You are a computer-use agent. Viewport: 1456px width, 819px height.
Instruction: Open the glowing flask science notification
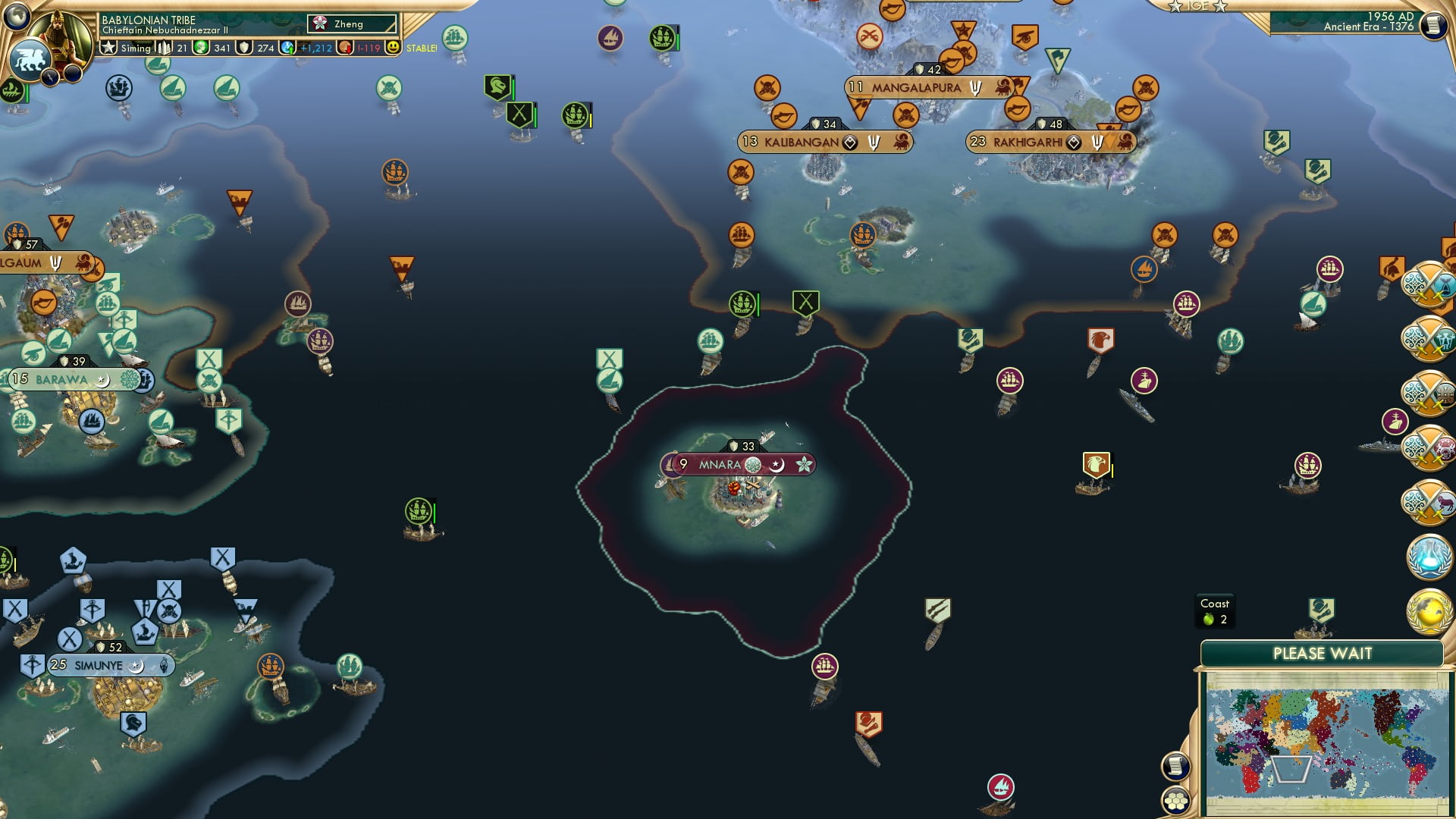click(1429, 557)
